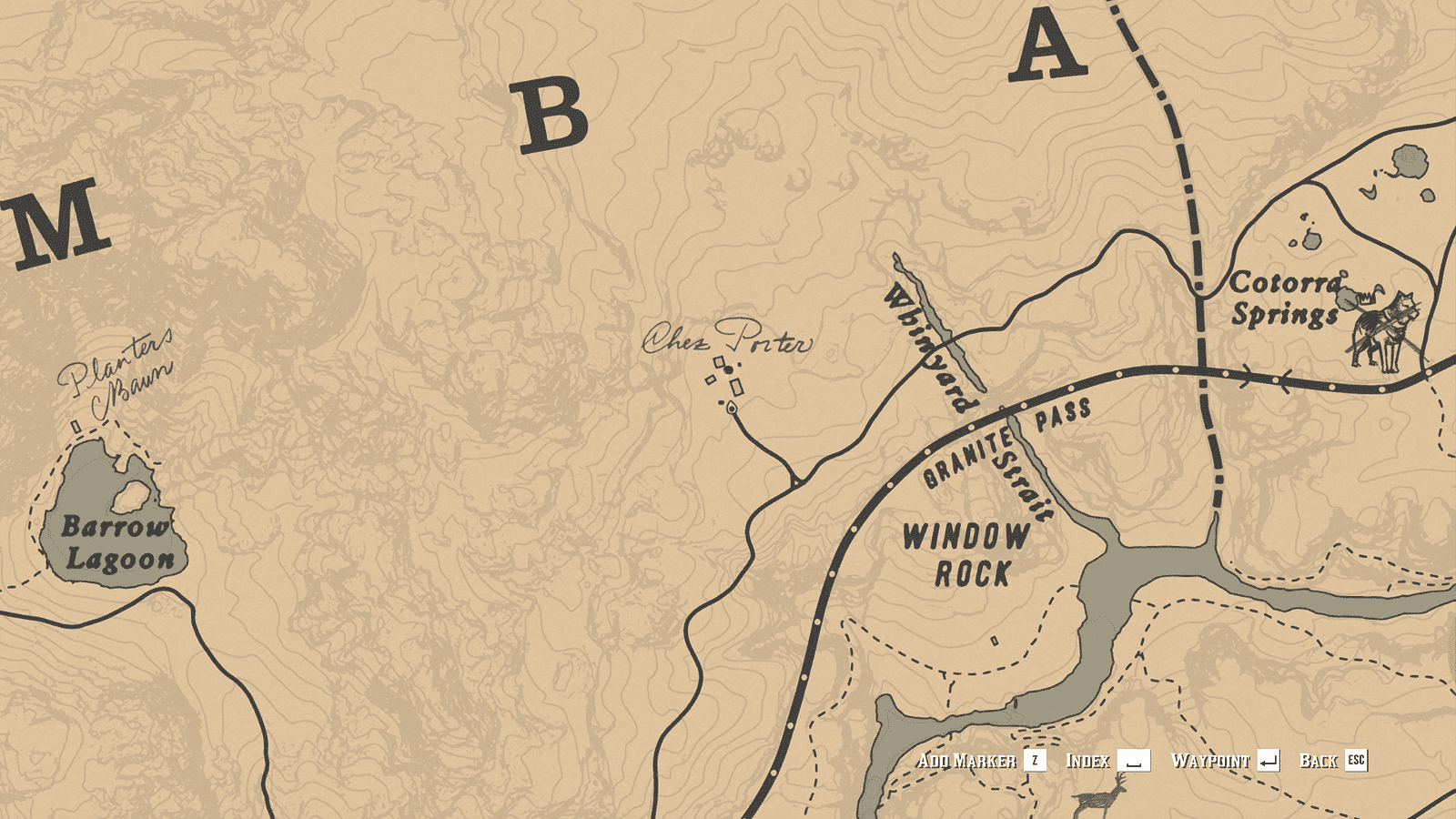Click the Window Rock text label
Screen dimensions: 1456x819
966,553
